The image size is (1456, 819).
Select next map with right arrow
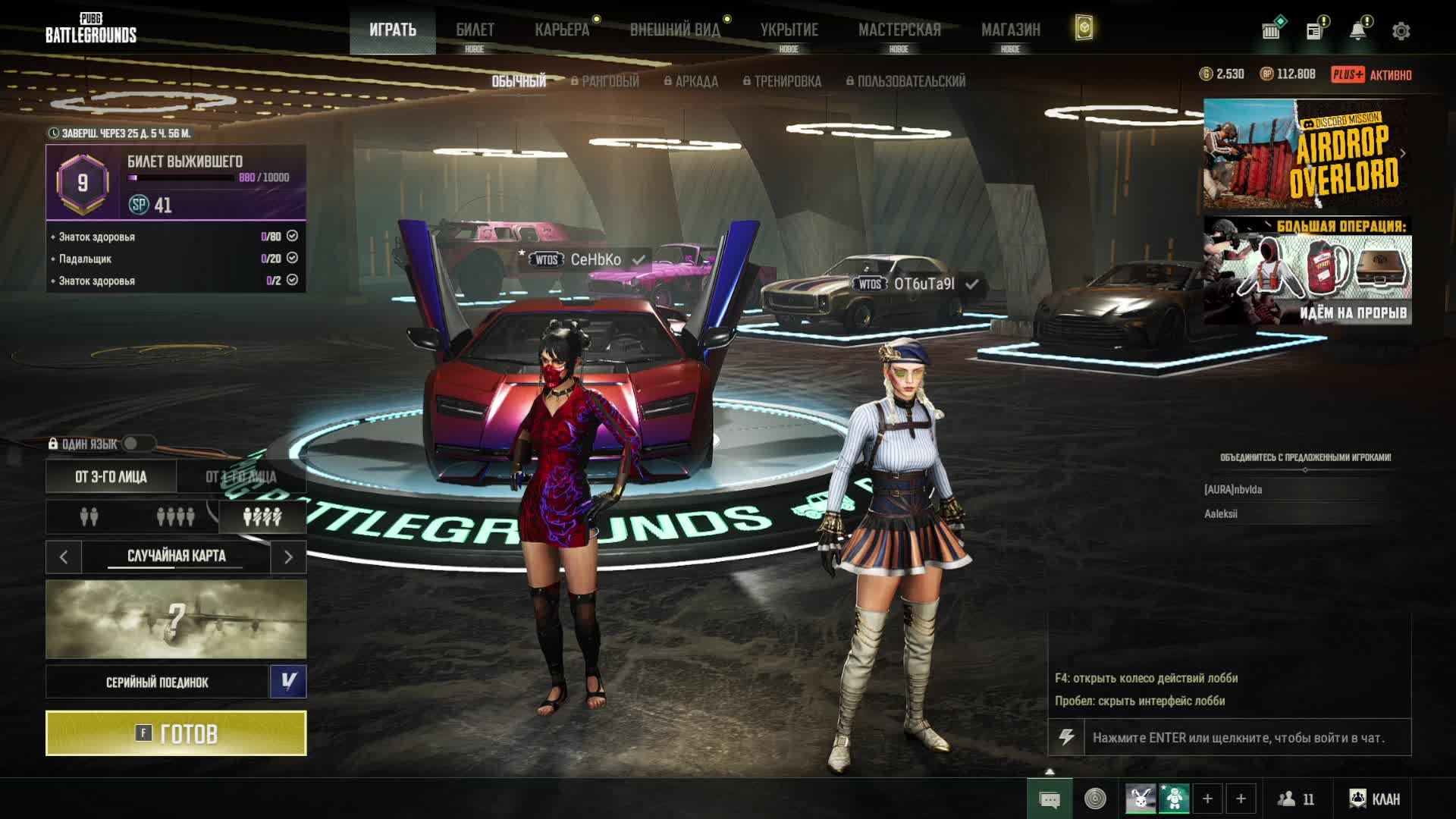click(x=288, y=557)
